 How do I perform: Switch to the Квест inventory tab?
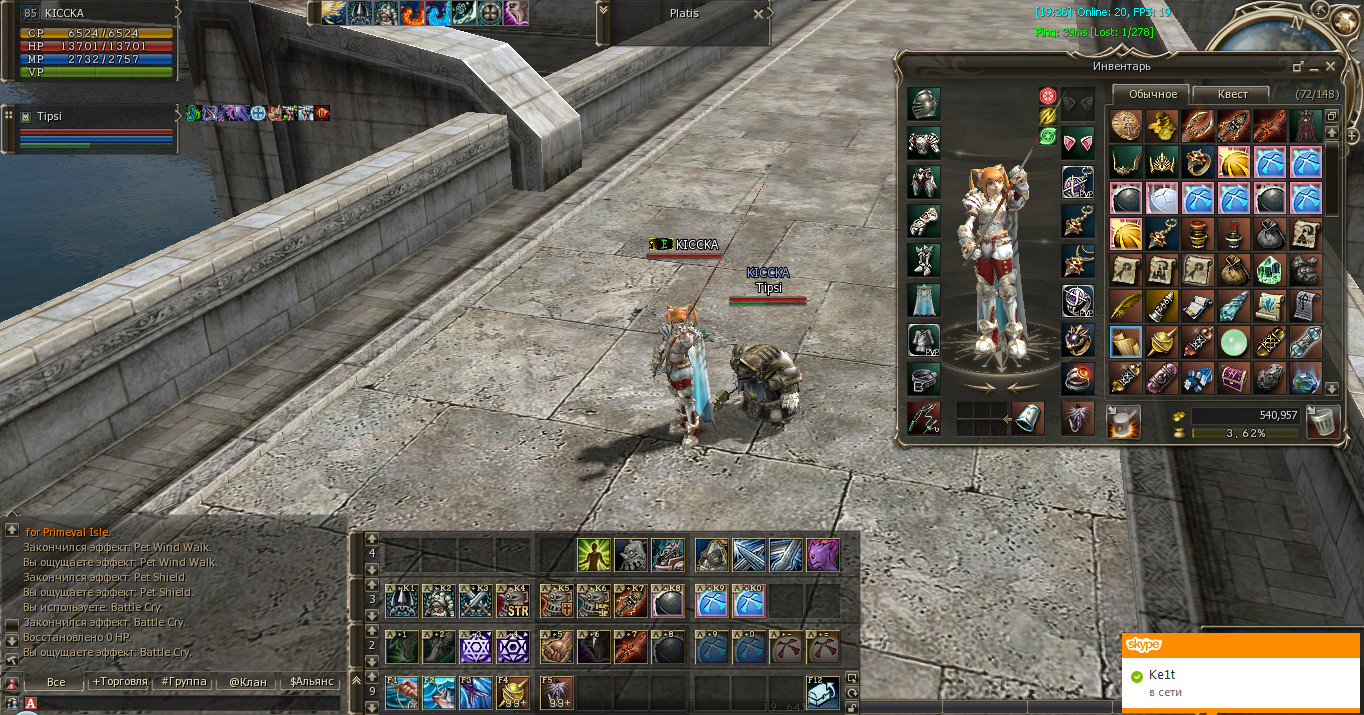1232,94
